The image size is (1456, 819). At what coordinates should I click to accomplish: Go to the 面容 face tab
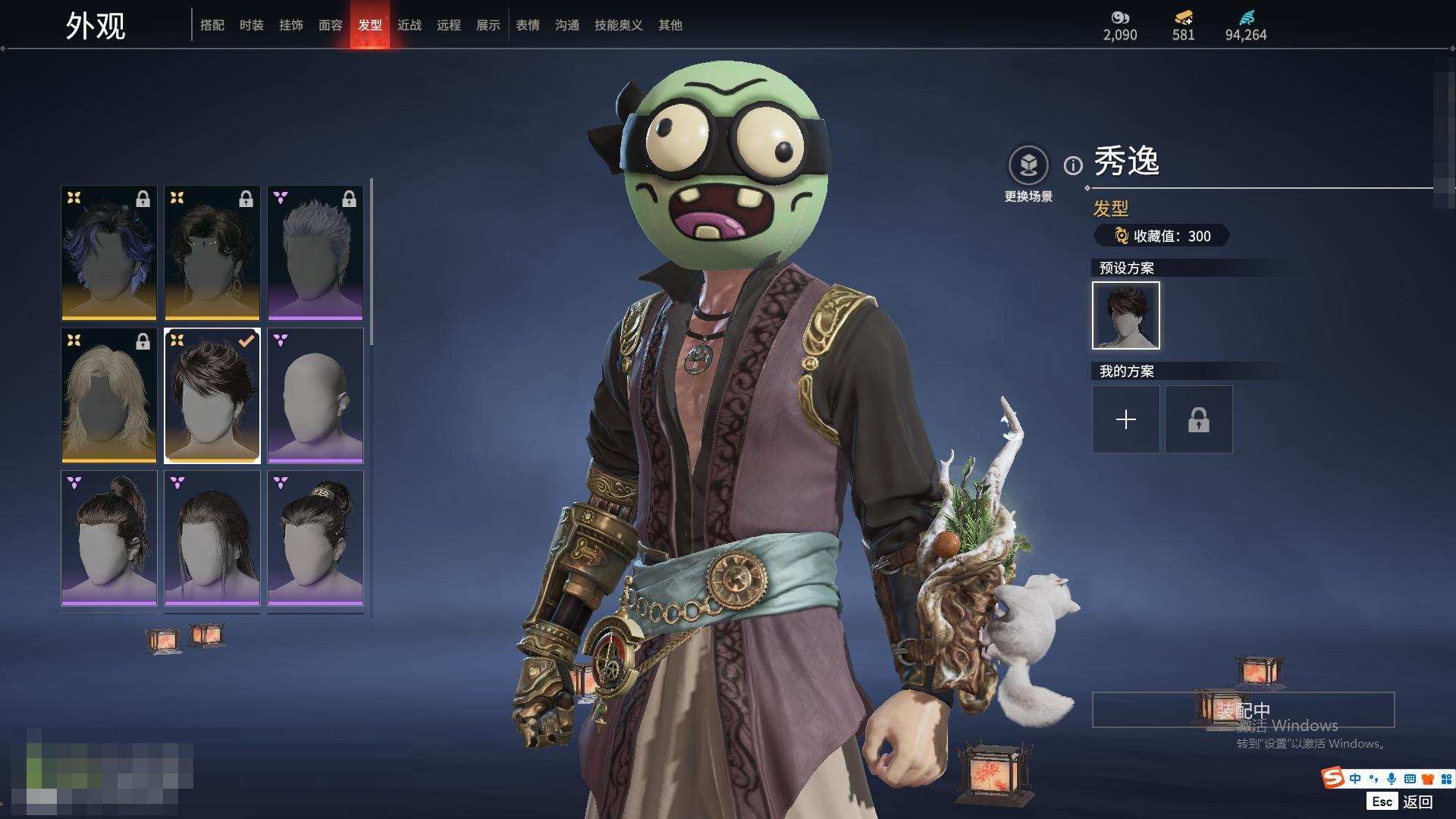(x=331, y=25)
